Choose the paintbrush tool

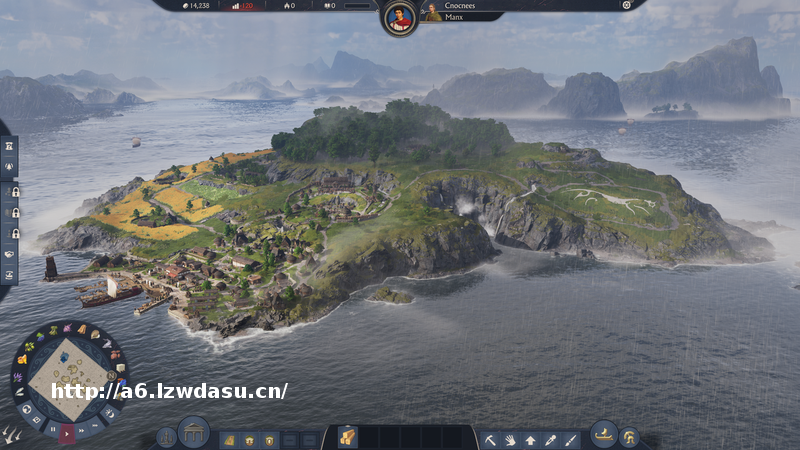click(x=570, y=439)
